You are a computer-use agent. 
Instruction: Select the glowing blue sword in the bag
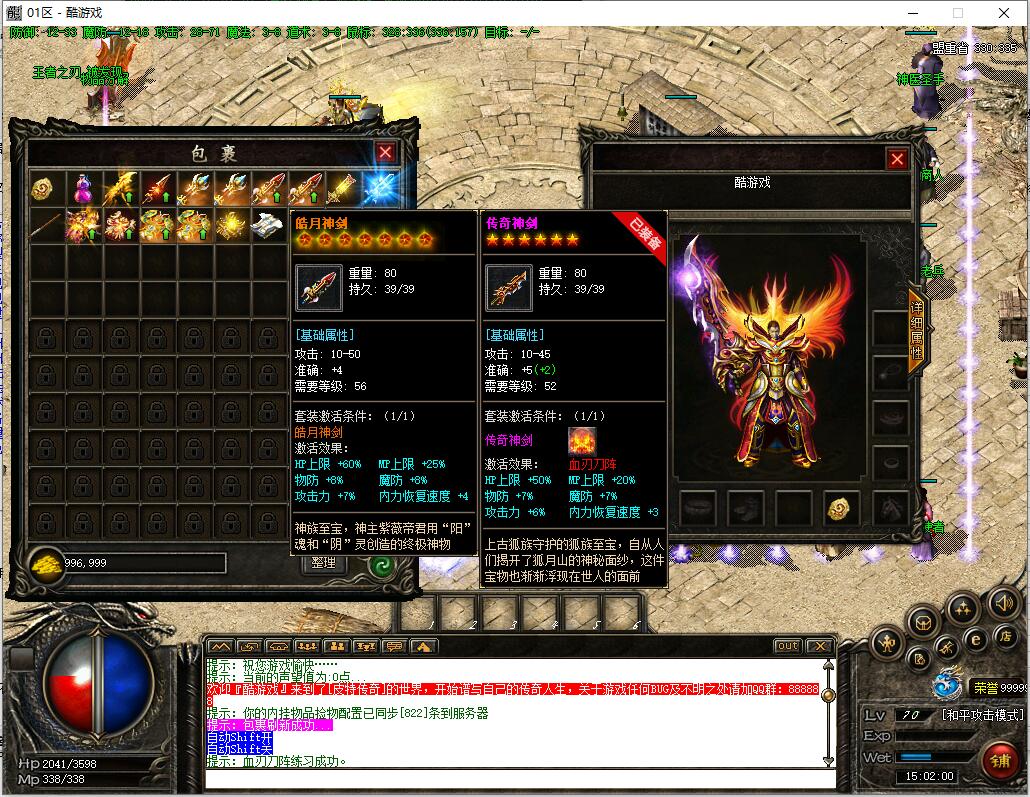[x=380, y=187]
